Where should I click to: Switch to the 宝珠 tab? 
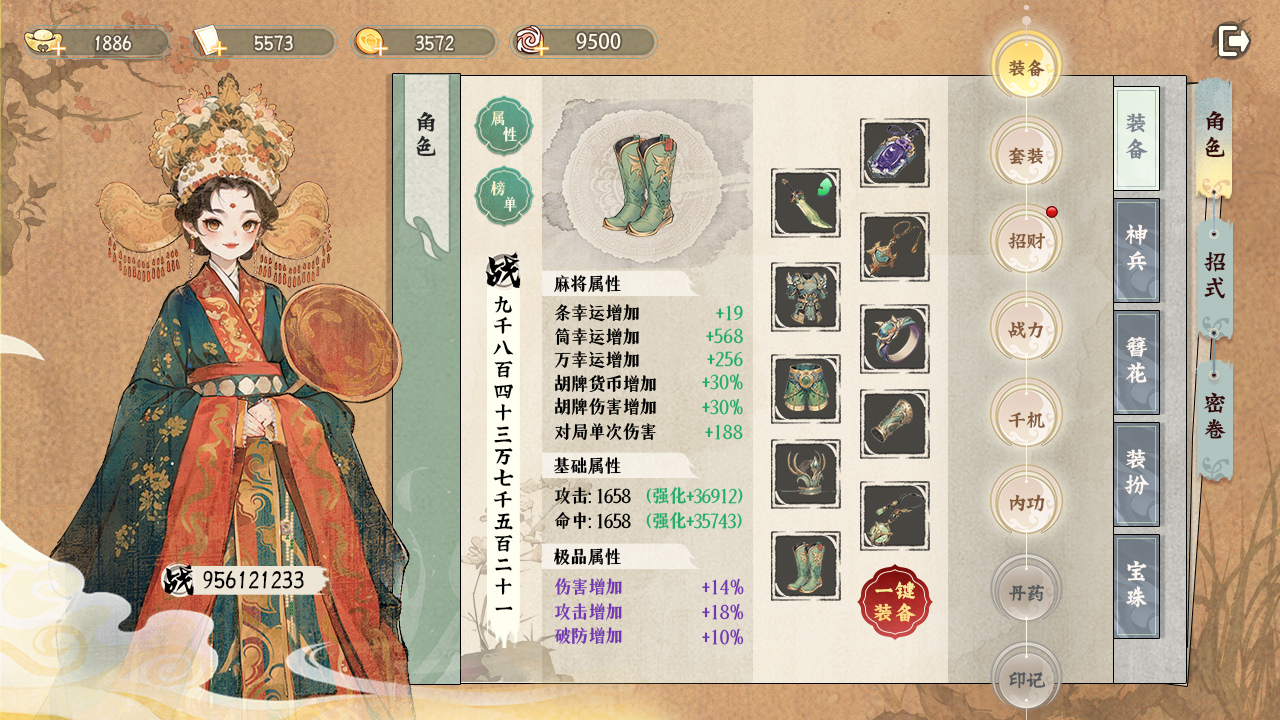click(1136, 586)
